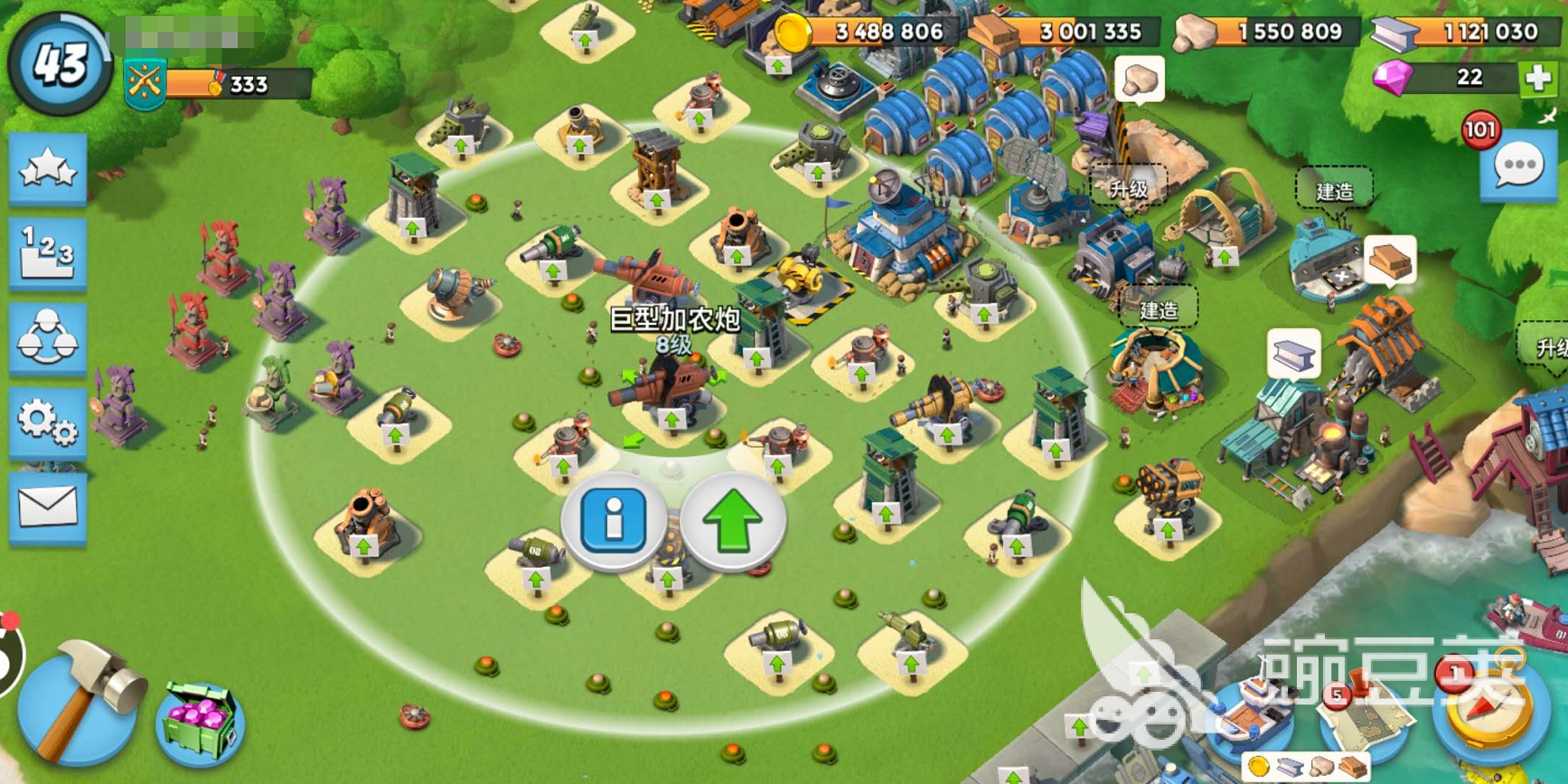The image size is (1568, 784).
Task: Add more diamonds with plus button
Action: click(x=1537, y=78)
